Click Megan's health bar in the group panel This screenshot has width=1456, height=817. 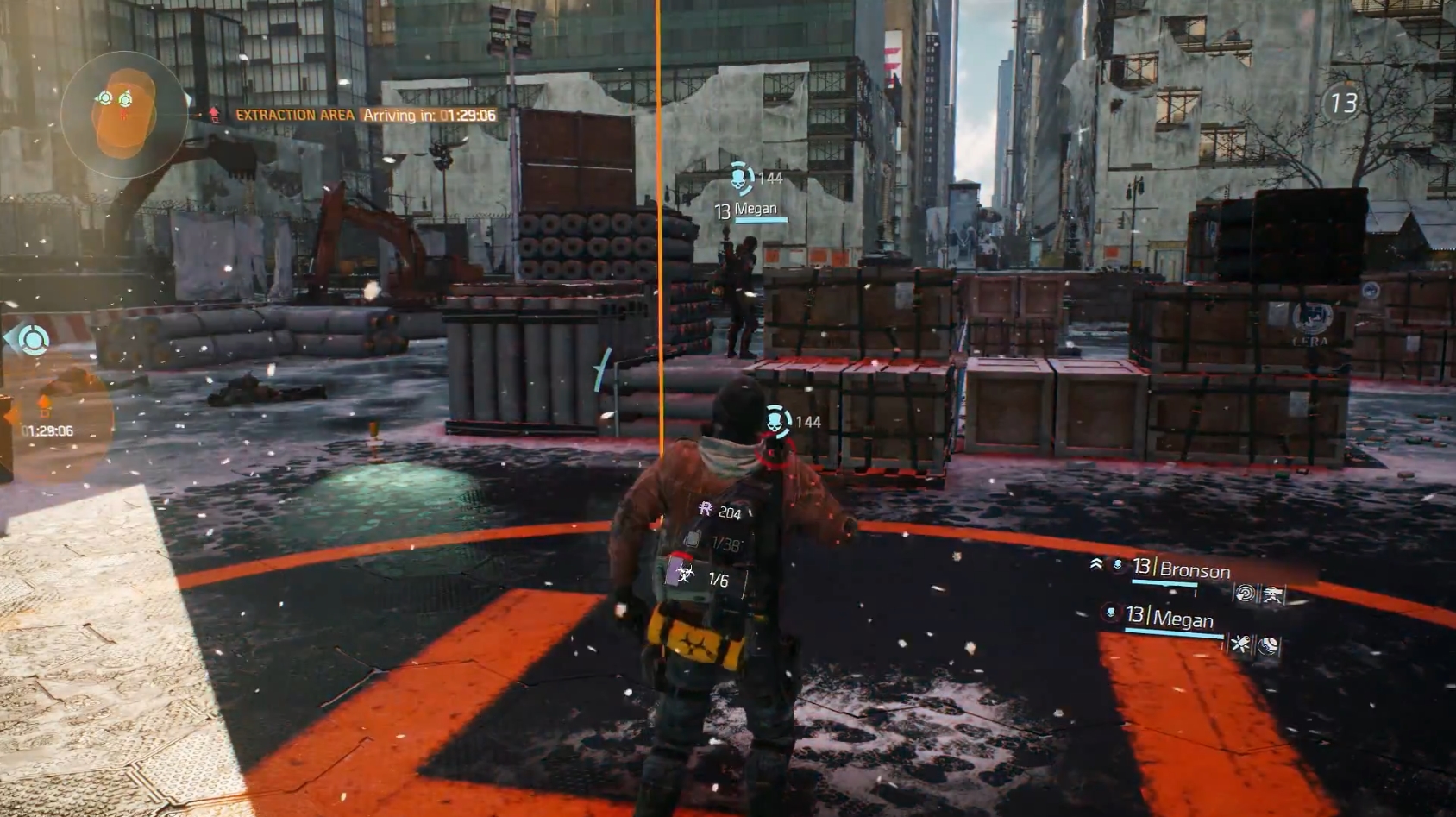tap(1173, 632)
